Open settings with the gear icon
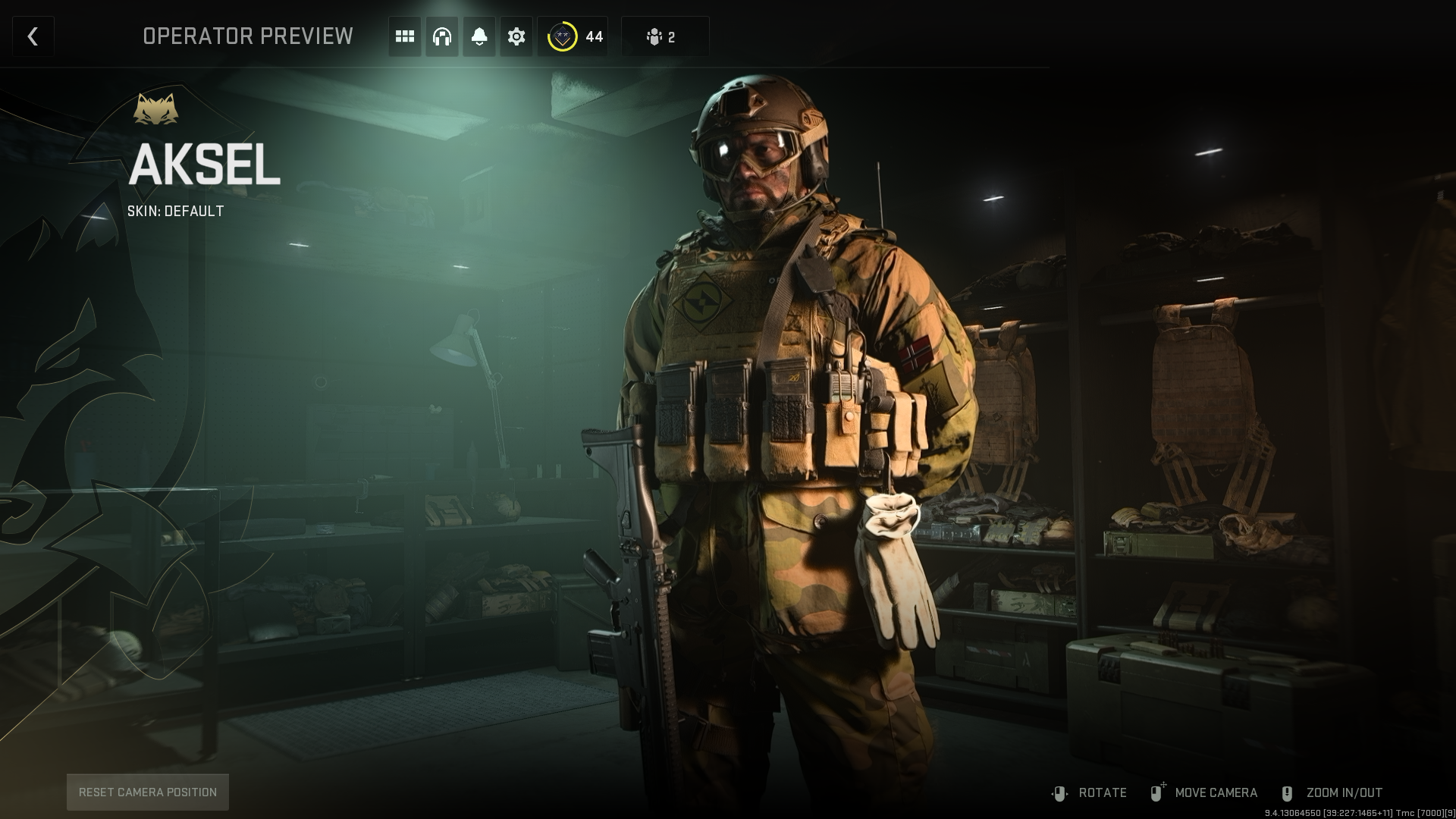The image size is (1456, 819). click(516, 36)
